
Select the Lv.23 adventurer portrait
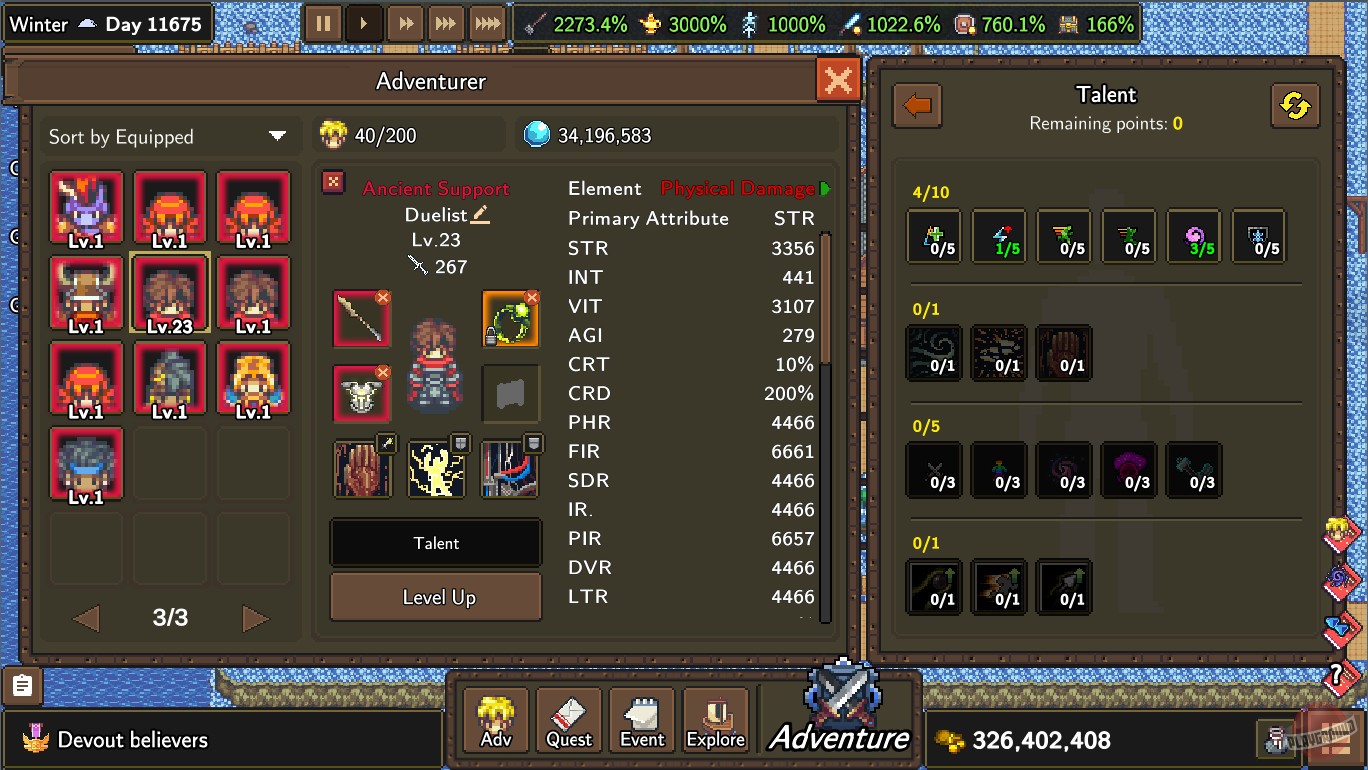tap(169, 294)
